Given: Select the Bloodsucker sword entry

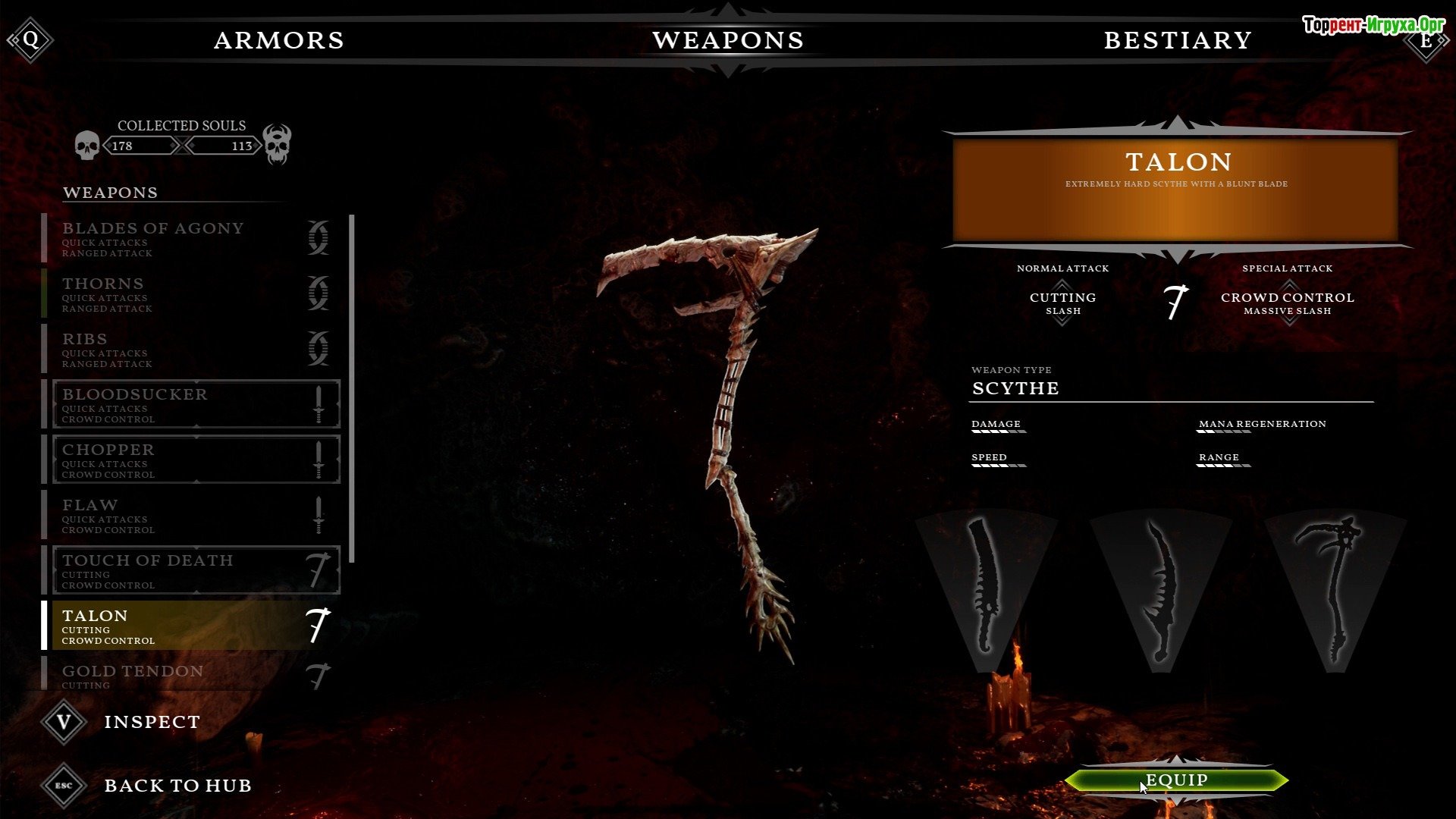Looking at the screenshot, I should pos(195,404).
